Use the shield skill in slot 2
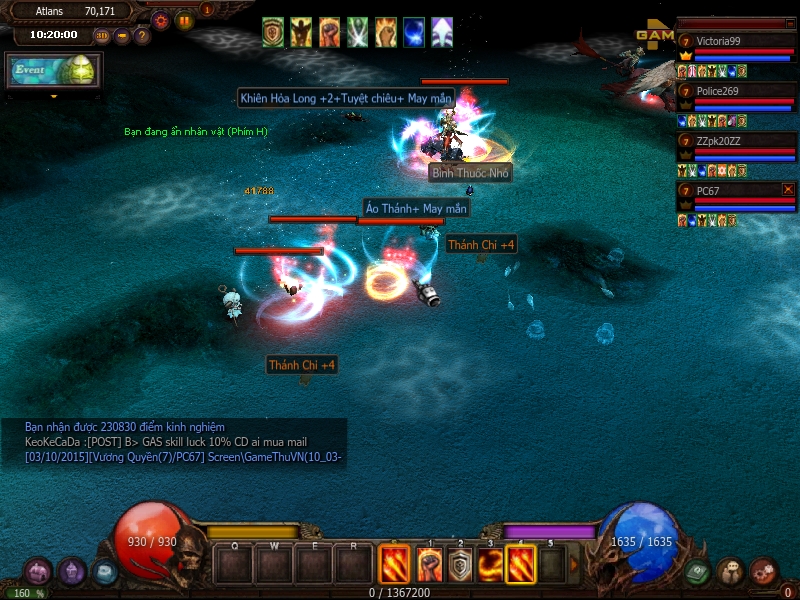800x600 pixels. tap(460, 565)
